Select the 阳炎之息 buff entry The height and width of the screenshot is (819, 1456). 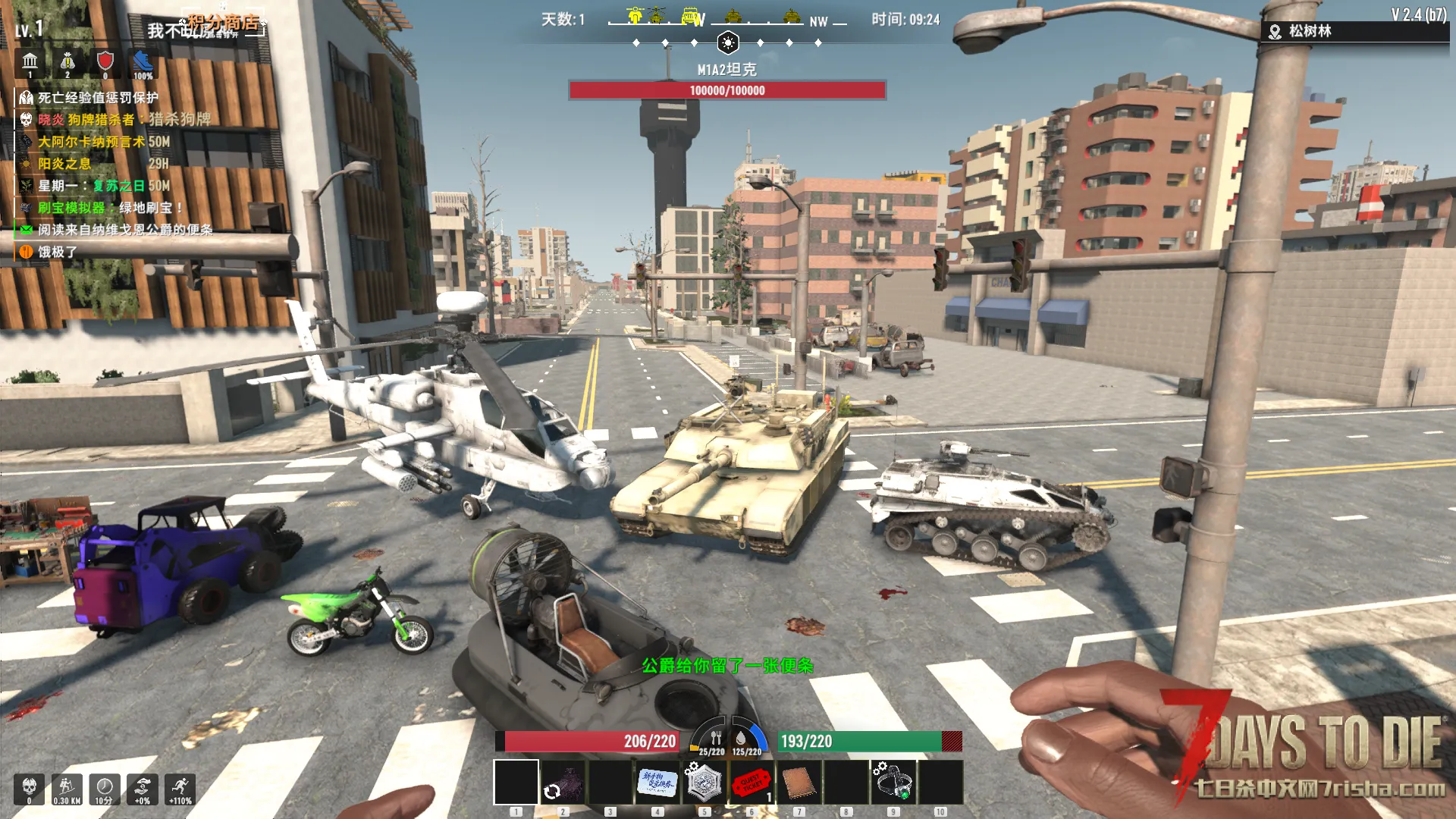[64, 164]
